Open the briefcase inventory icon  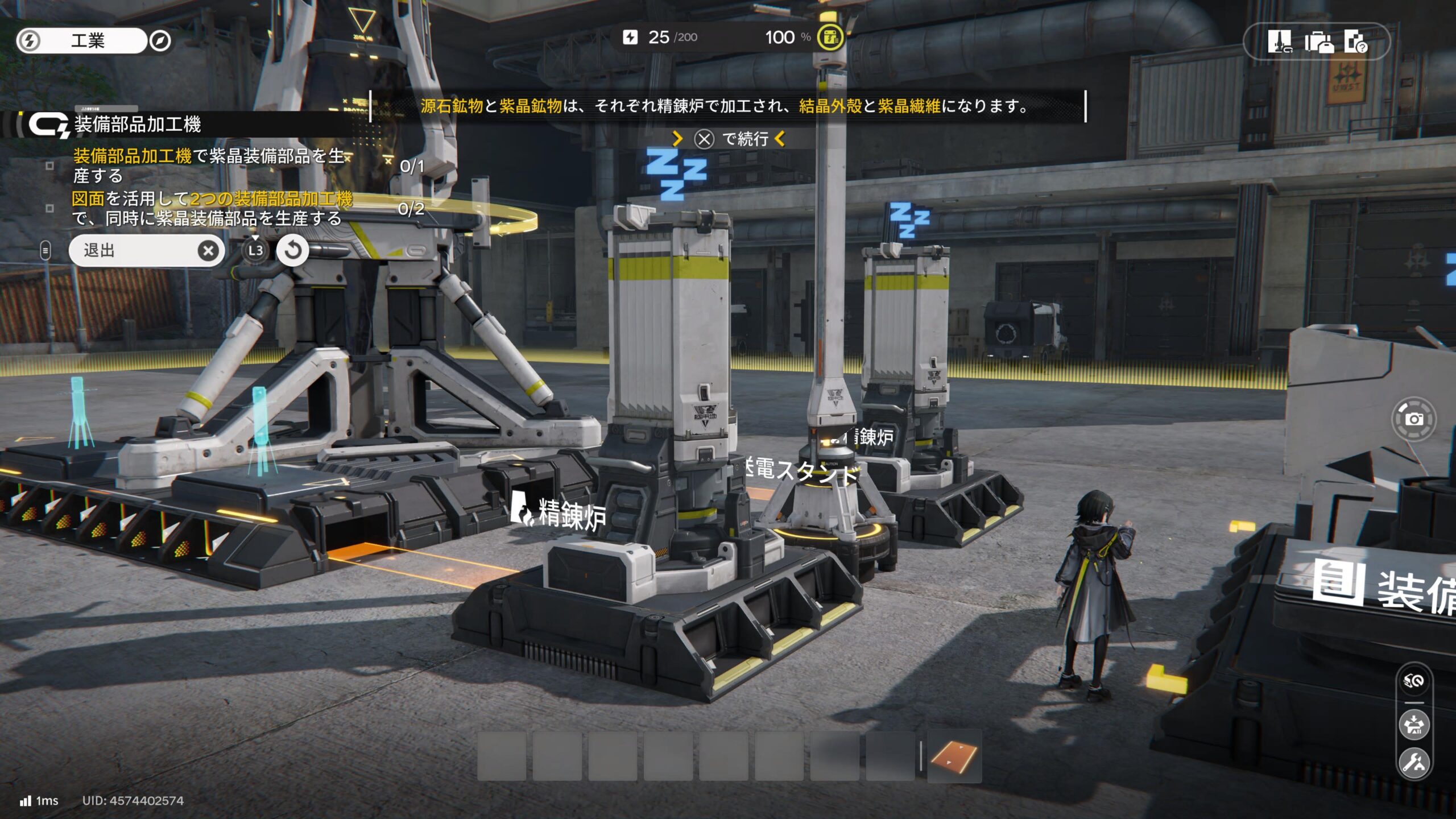(1318, 42)
